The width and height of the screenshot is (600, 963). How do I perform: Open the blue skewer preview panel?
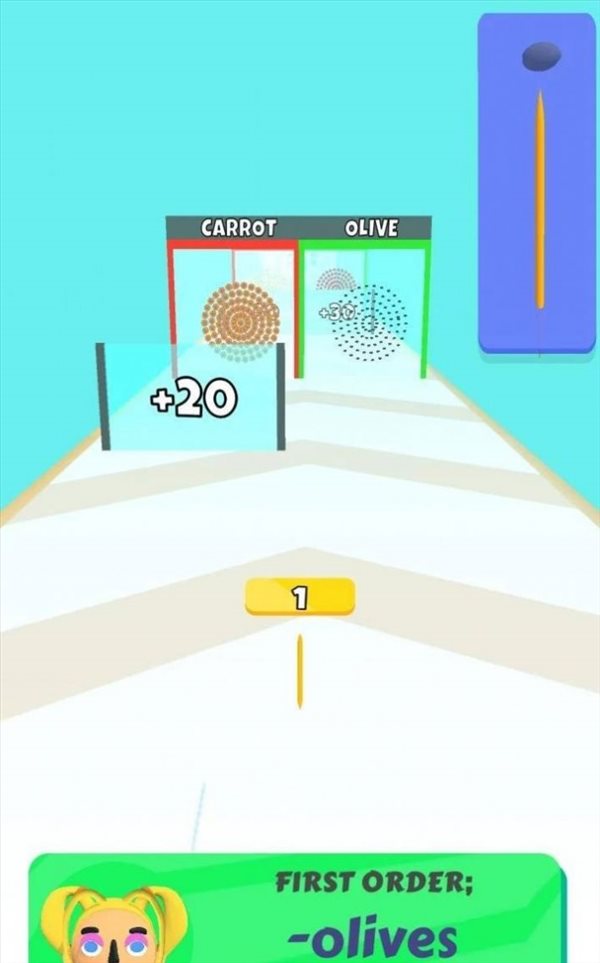point(537,183)
